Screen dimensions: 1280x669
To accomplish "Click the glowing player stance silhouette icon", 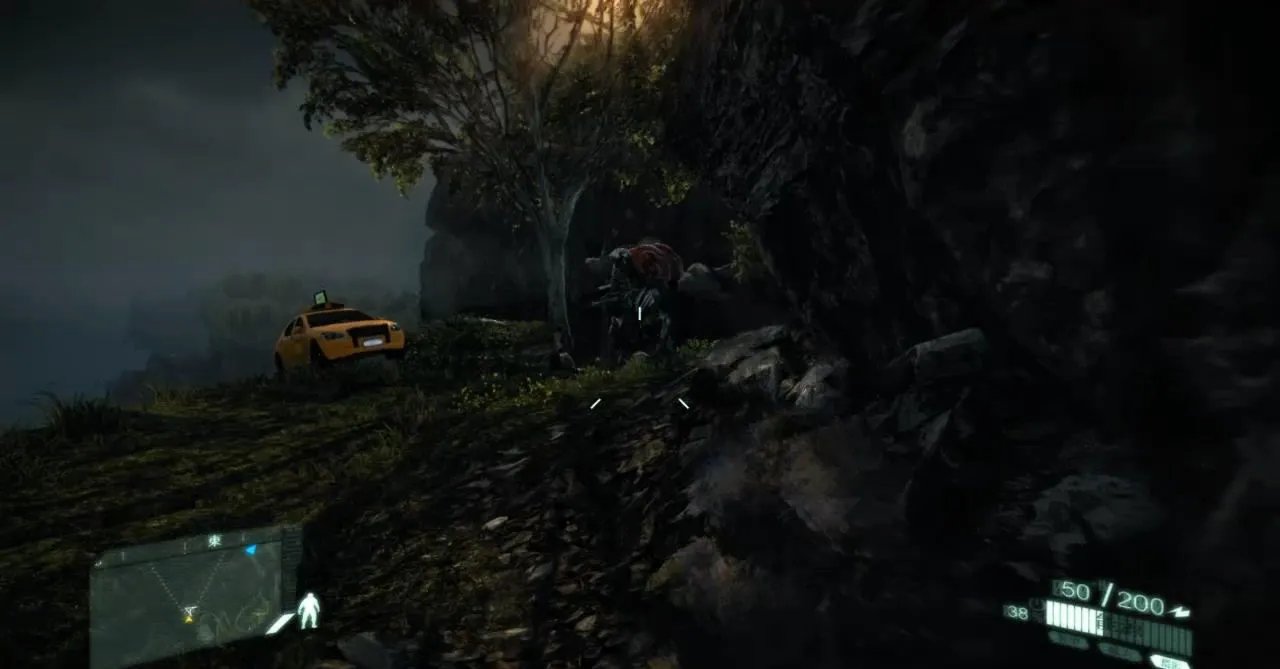I will [x=309, y=610].
